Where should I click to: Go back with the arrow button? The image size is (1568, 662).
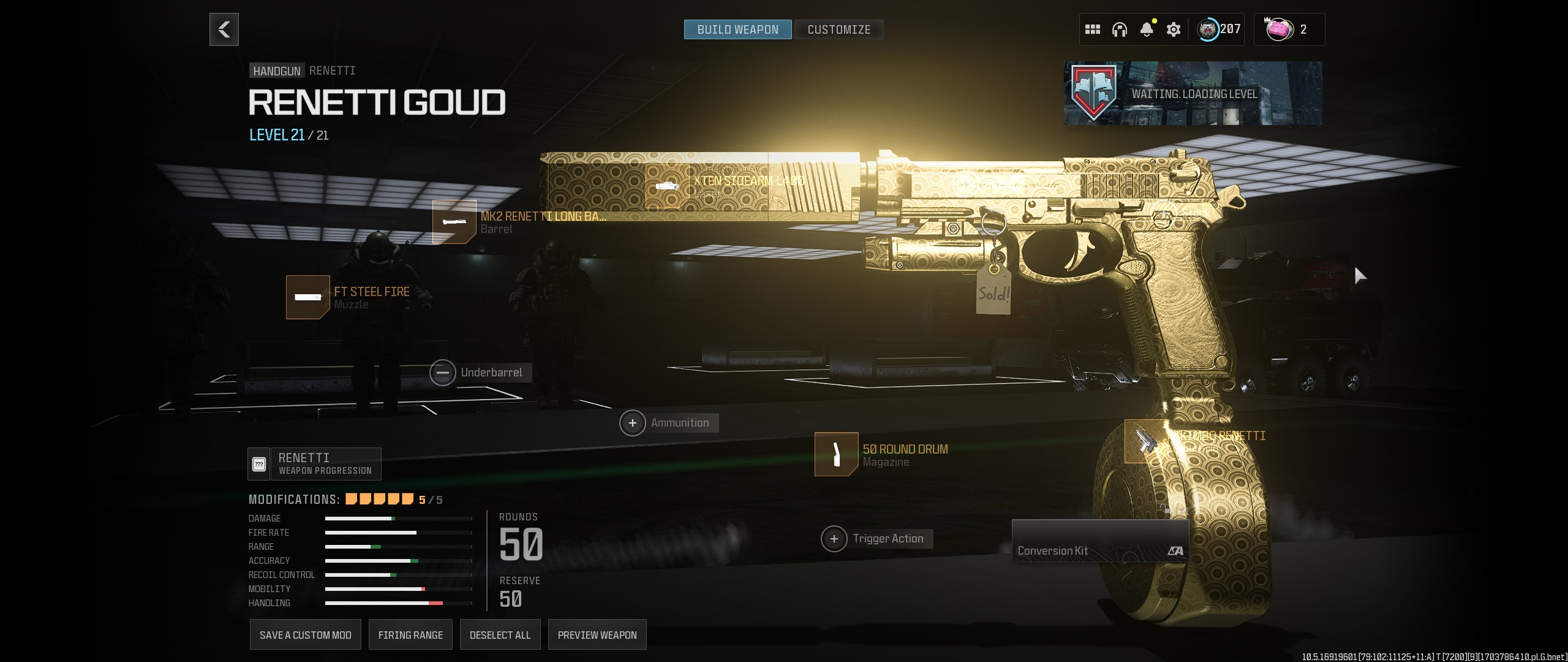coord(224,29)
